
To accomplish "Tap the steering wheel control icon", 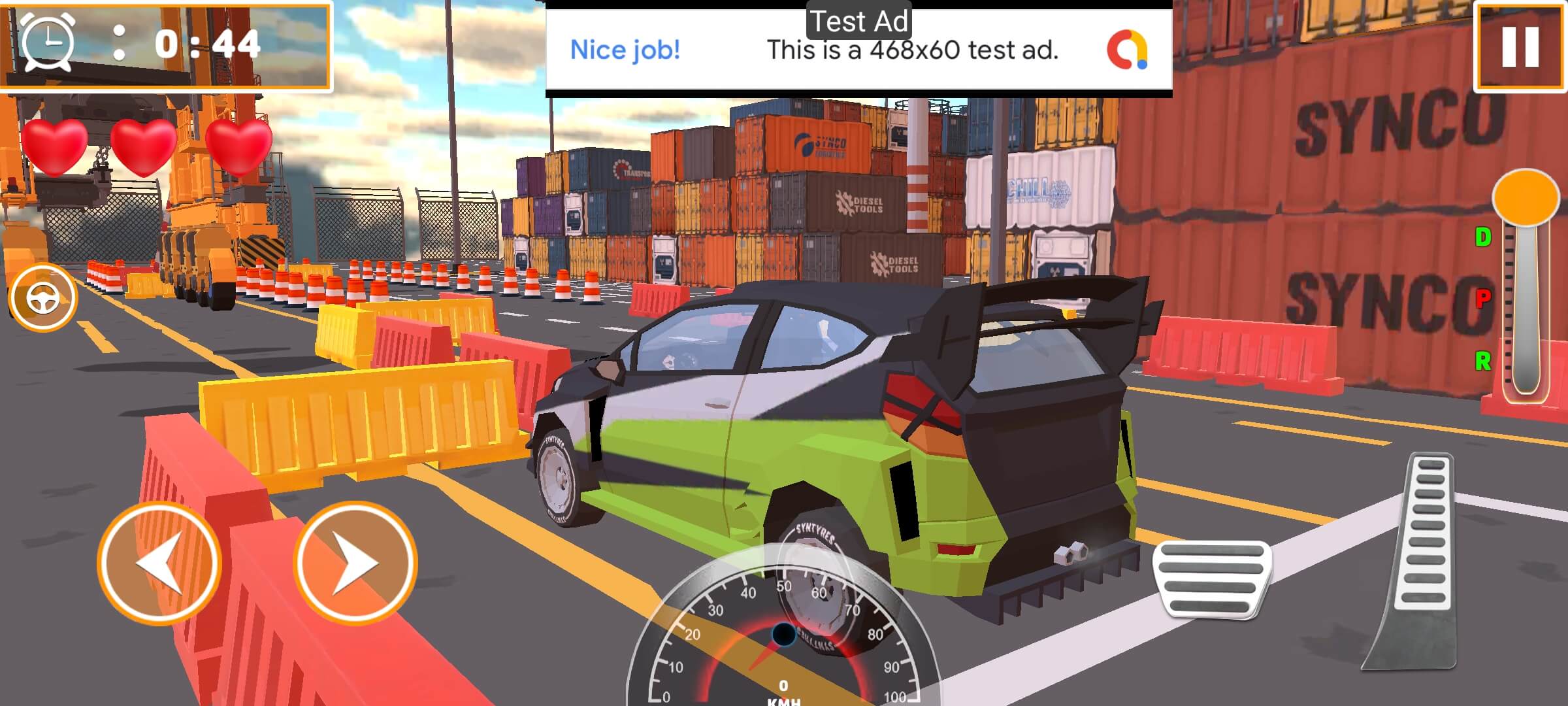I will point(43,298).
